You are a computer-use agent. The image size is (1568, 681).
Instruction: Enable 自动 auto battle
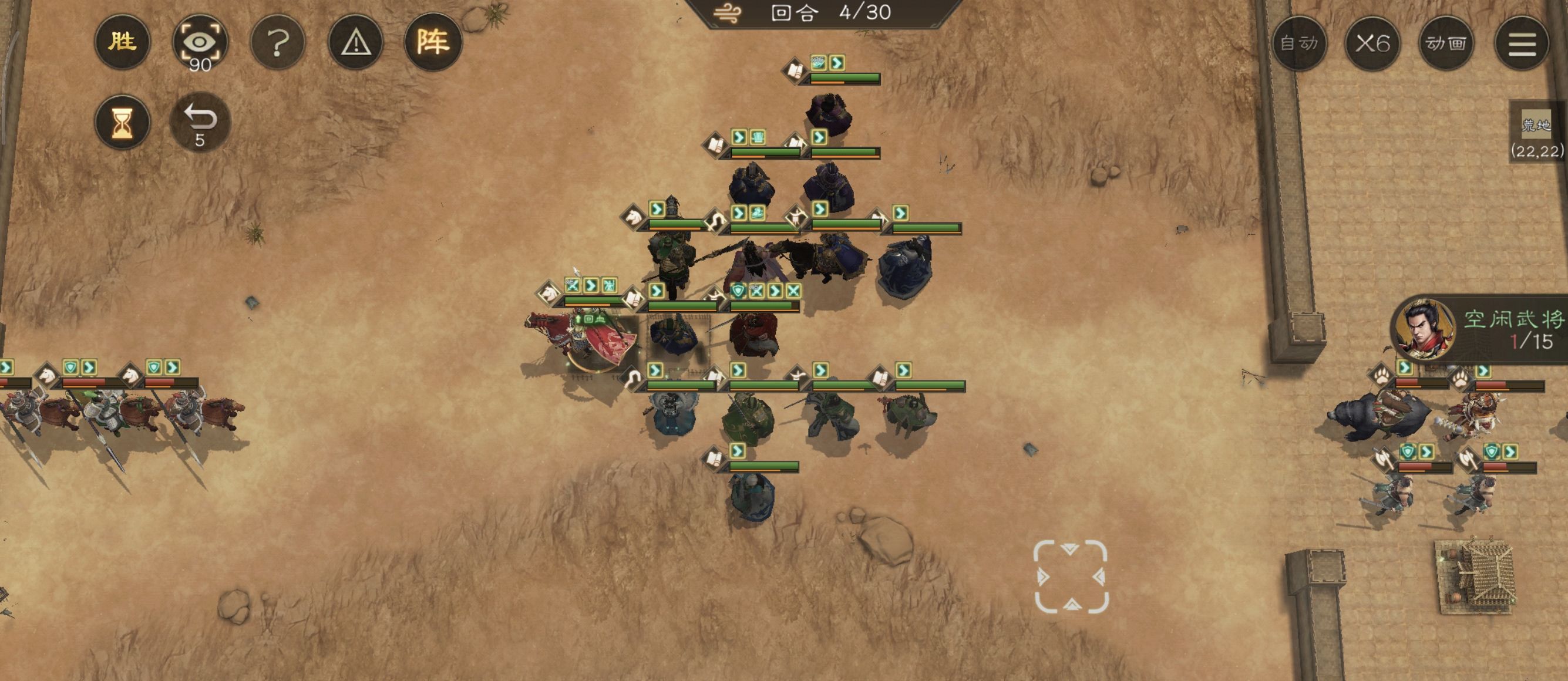coord(1299,43)
